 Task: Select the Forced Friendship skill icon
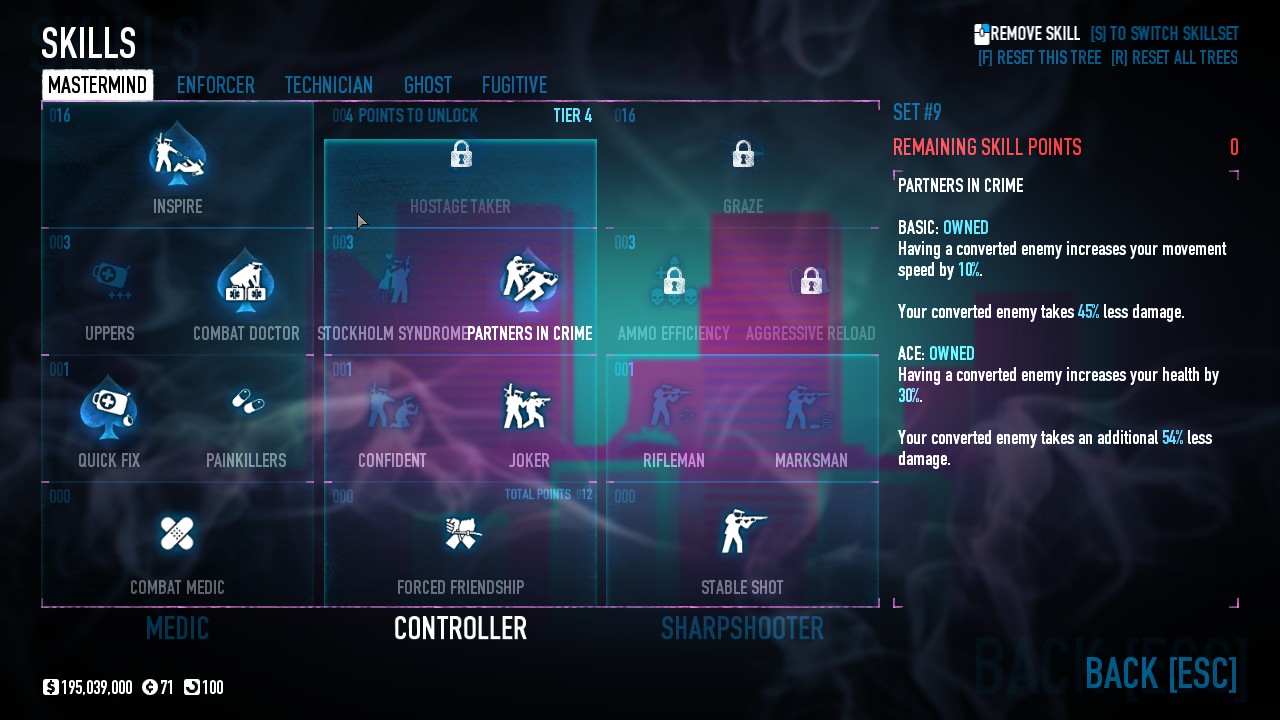(x=460, y=535)
